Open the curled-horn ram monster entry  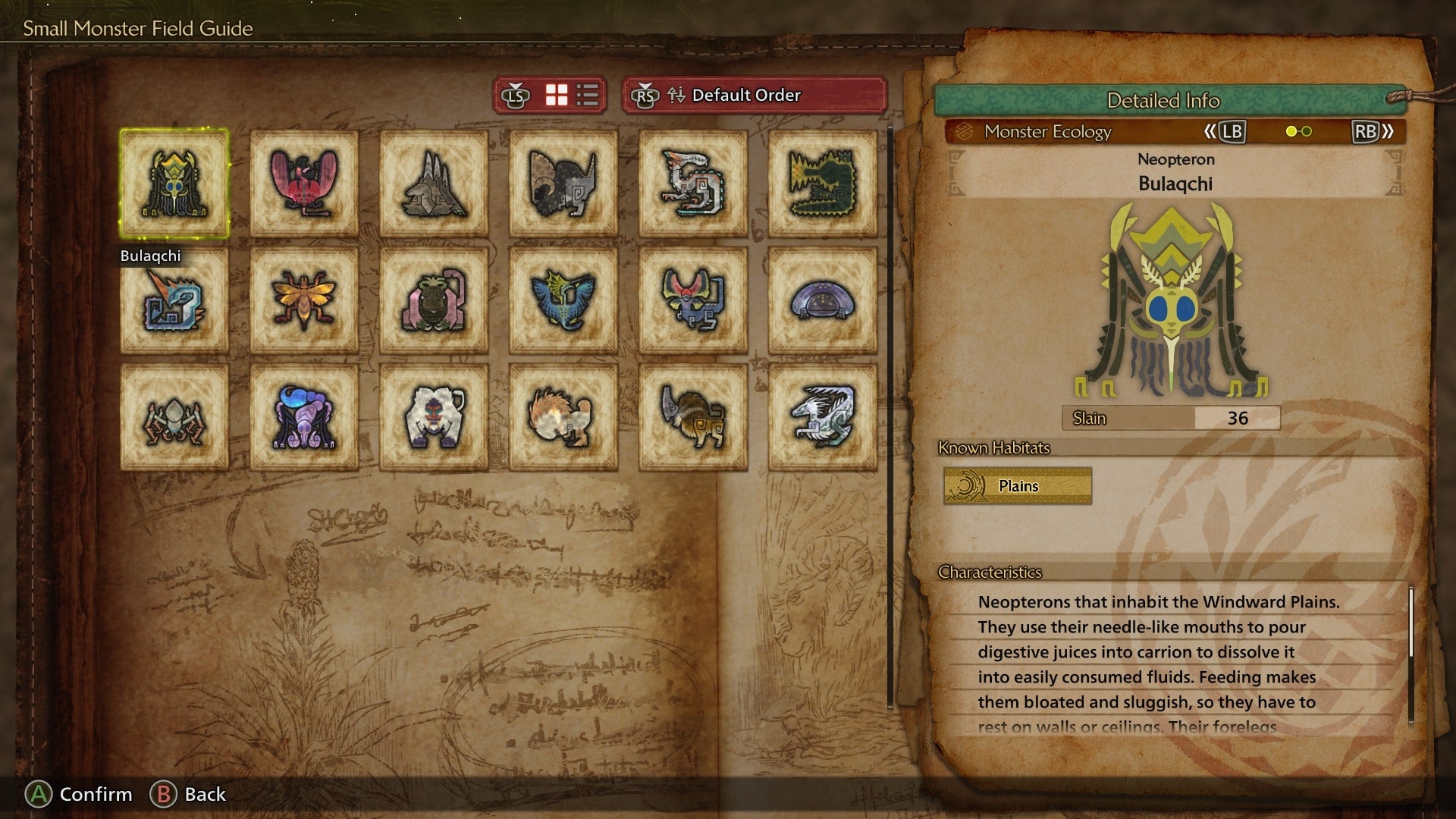pyautogui.click(x=563, y=184)
